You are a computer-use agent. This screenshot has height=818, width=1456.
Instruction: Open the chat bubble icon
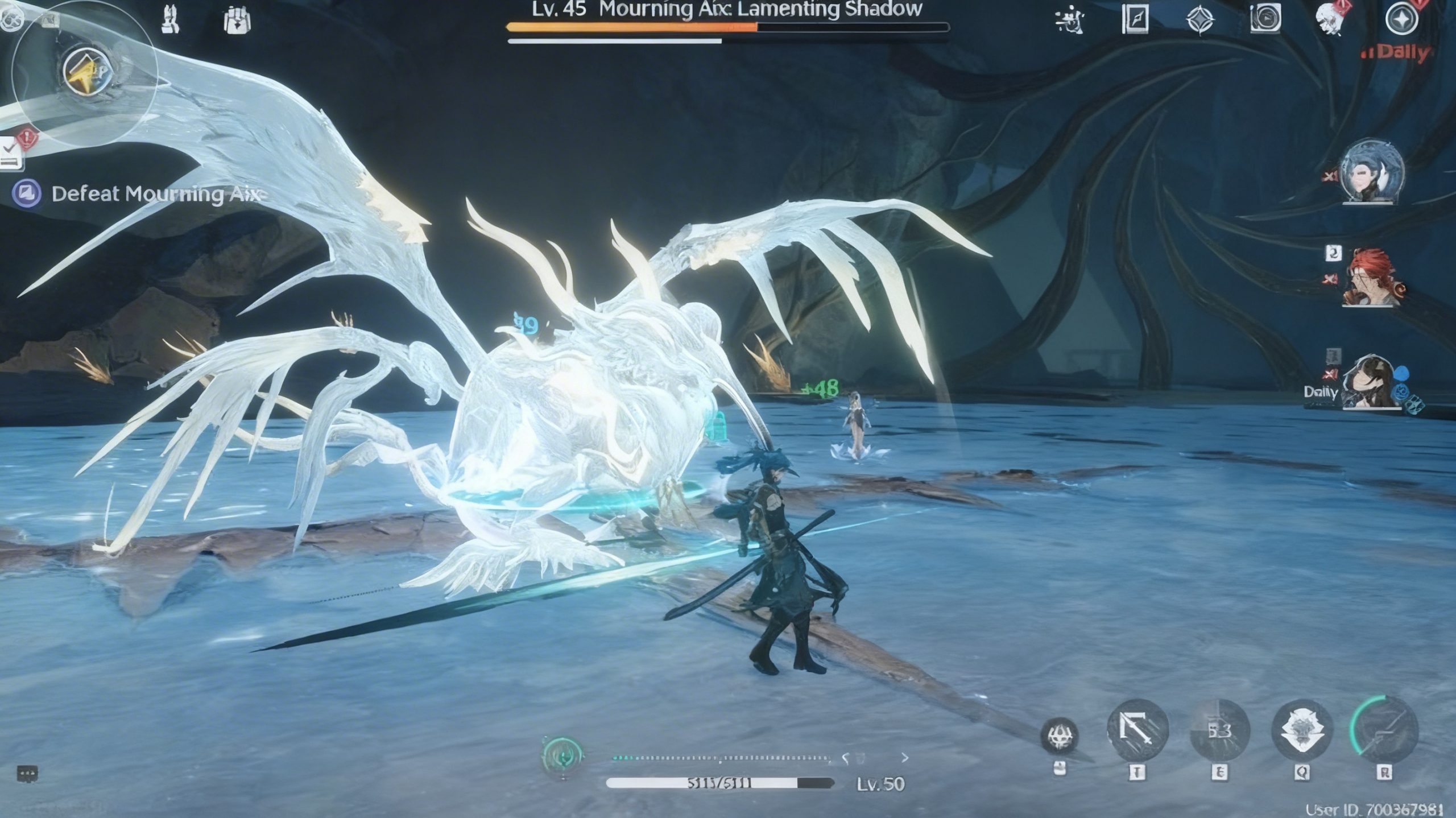(27, 774)
